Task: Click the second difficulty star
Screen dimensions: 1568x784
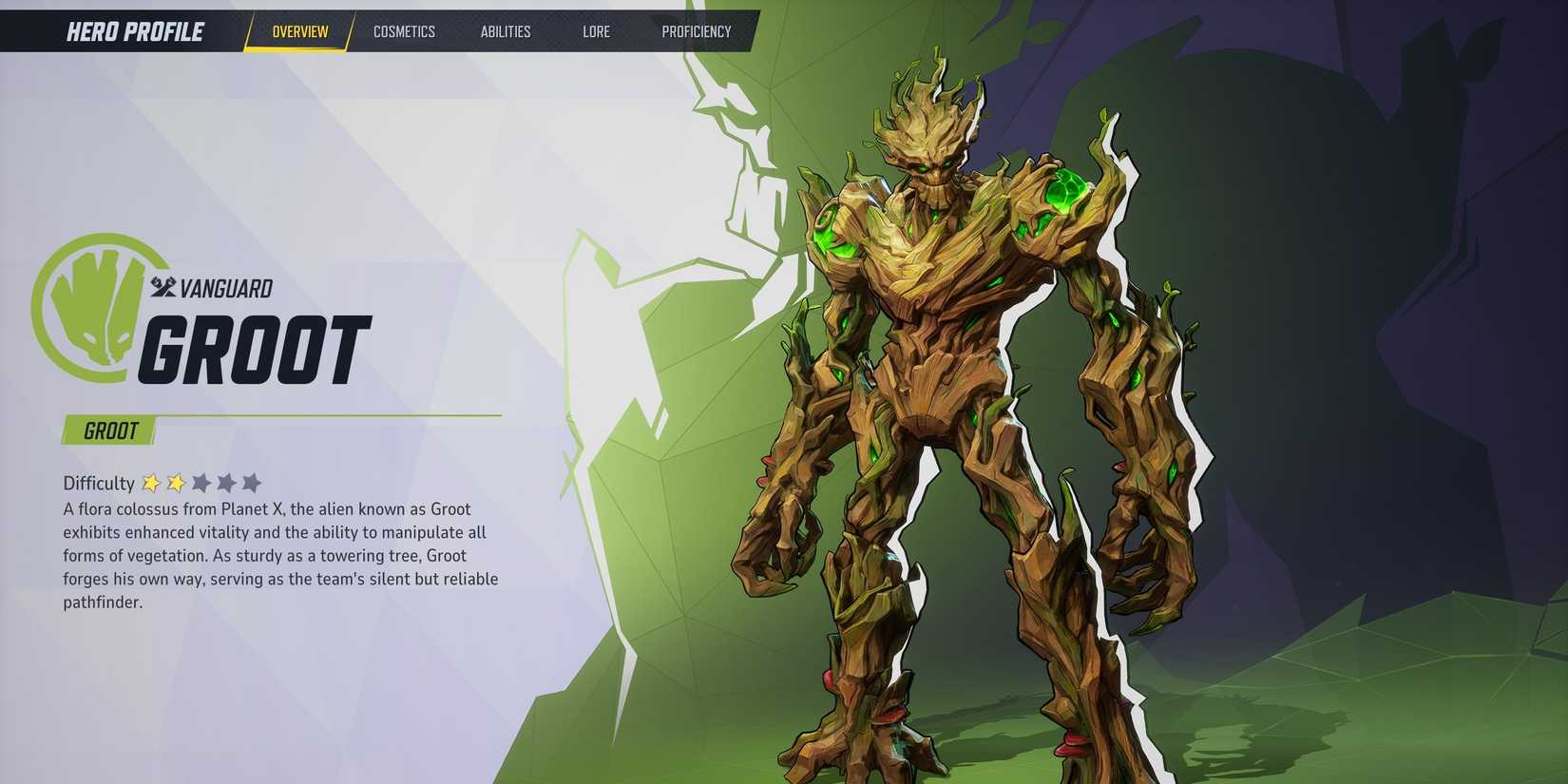Action: pyautogui.click(x=178, y=483)
